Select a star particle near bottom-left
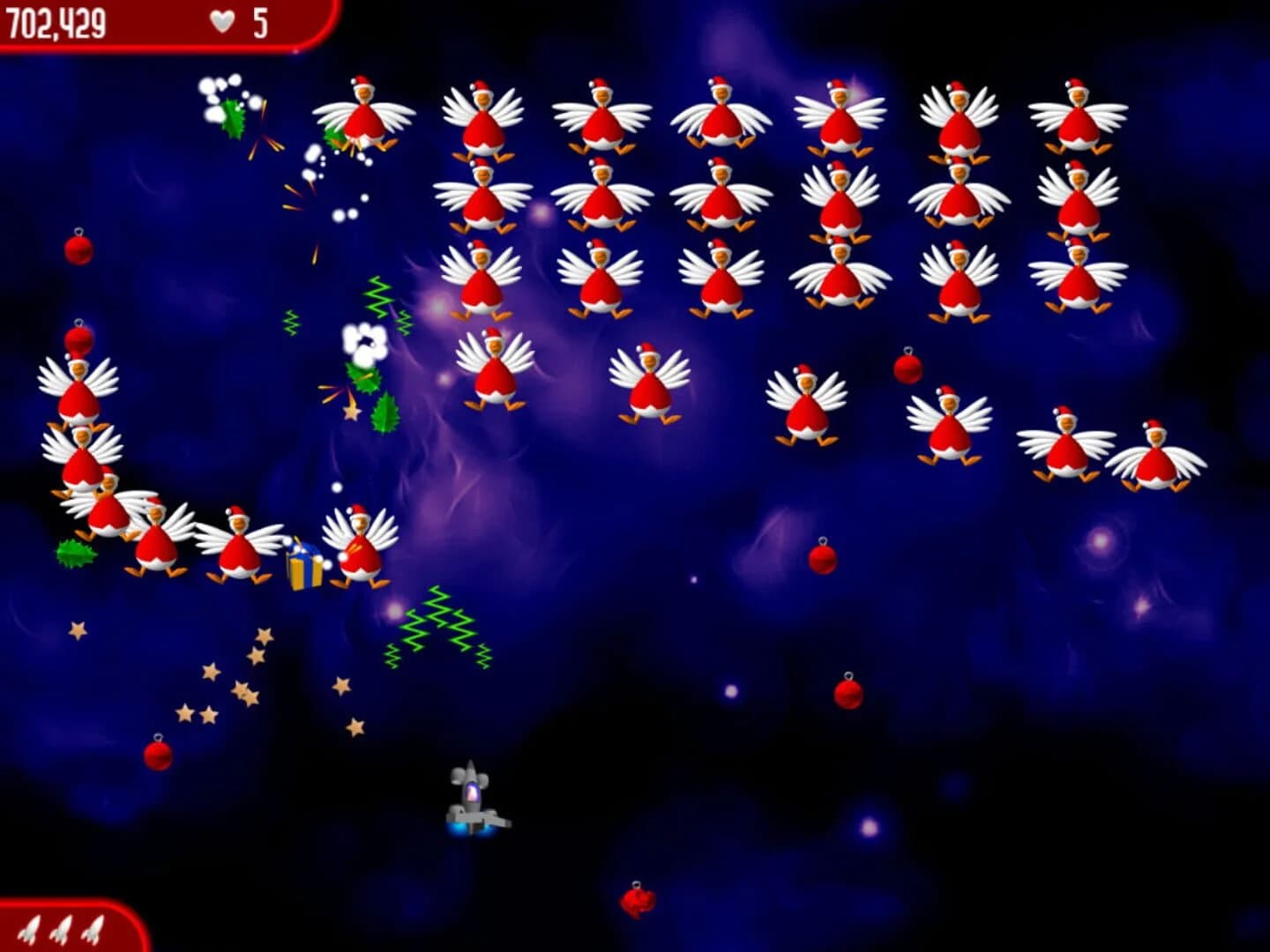The image size is (1270, 952). (x=210, y=673)
